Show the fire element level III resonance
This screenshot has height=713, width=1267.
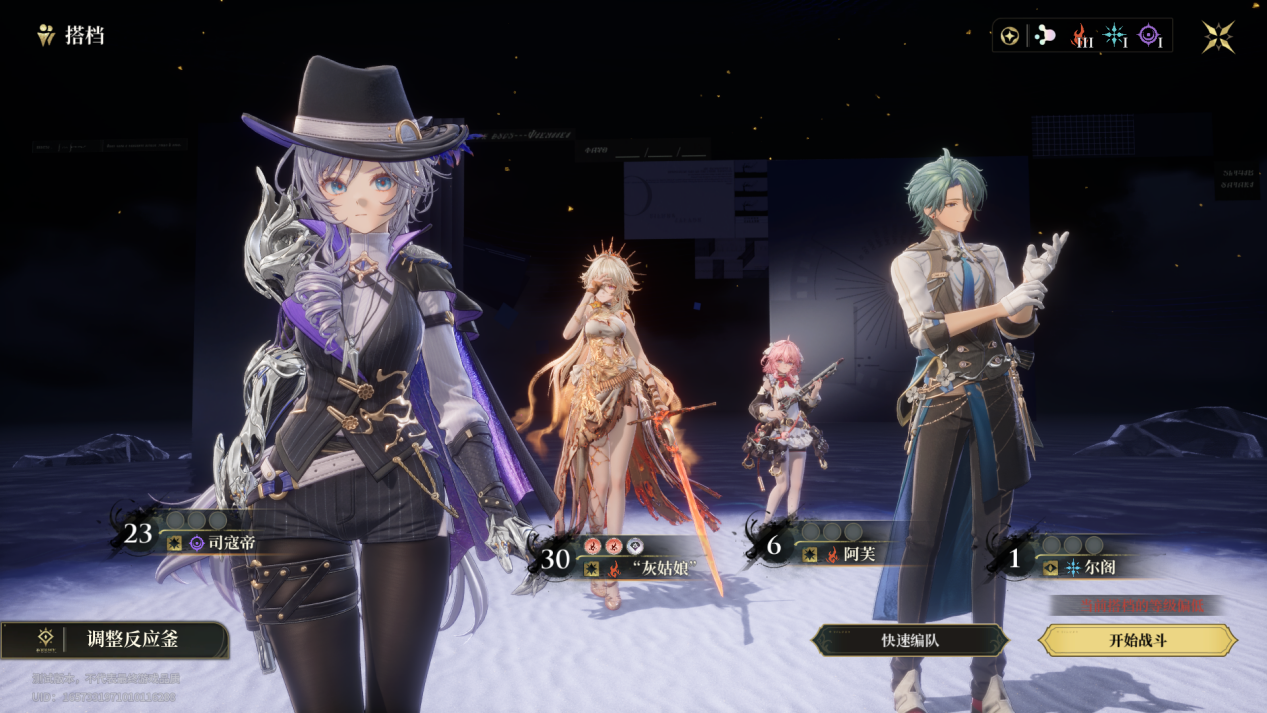1081,37
